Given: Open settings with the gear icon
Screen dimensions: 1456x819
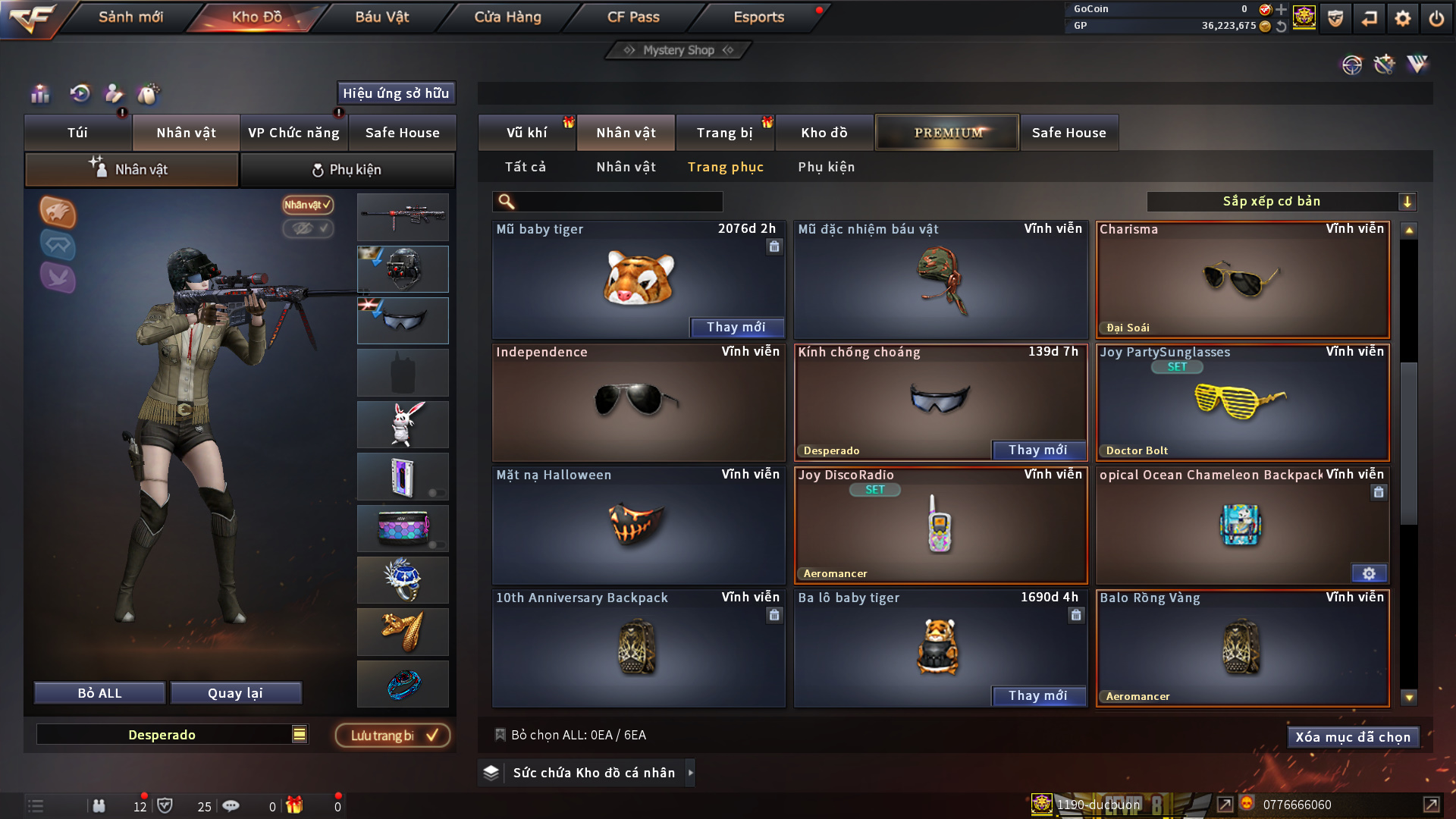Looking at the screenshot, I should tap(1402, 18).
